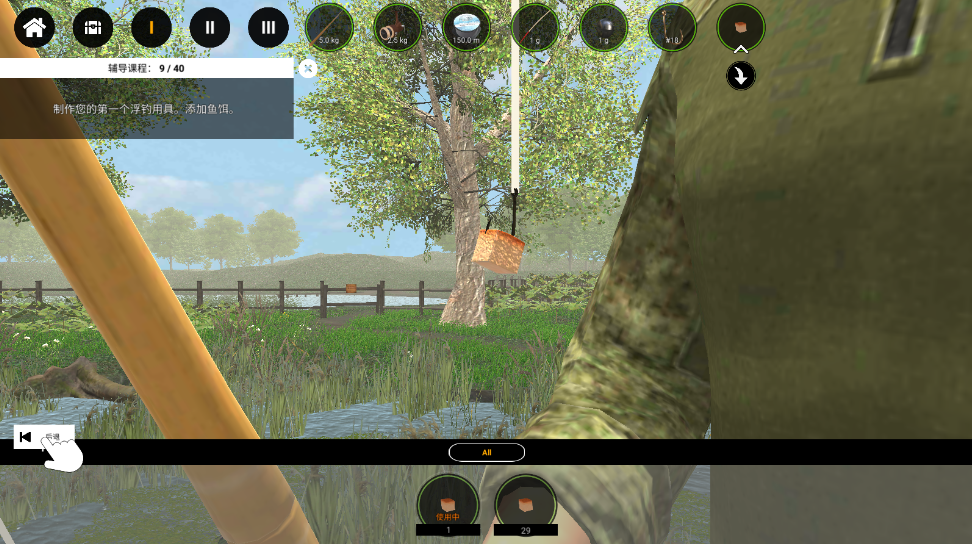The image size is (972, 544).
Task: Close the tutorial lesson panel
Action: [x=309, y=68]
